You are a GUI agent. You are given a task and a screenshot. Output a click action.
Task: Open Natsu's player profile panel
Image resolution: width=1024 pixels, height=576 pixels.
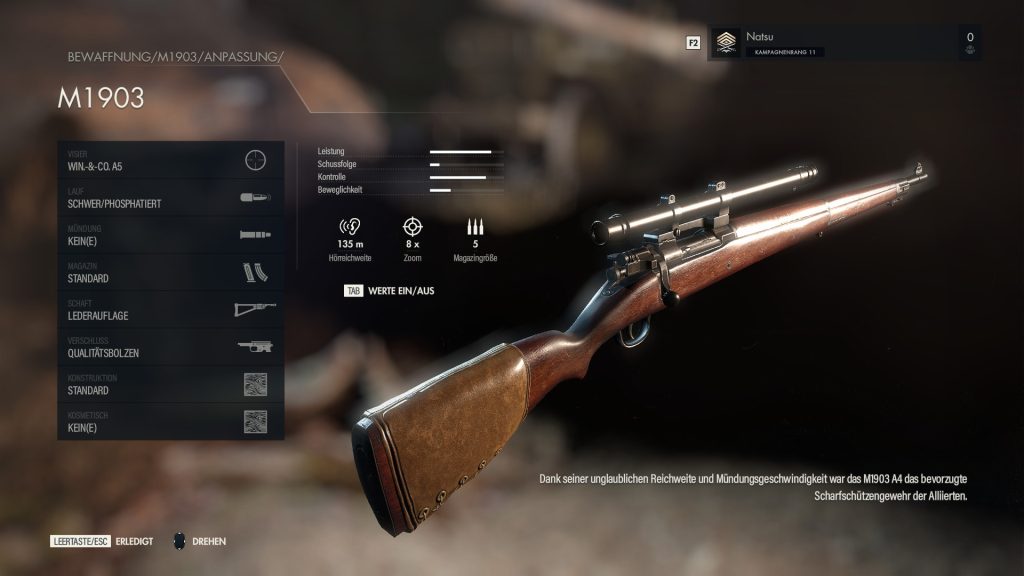[x=843, y=43]
